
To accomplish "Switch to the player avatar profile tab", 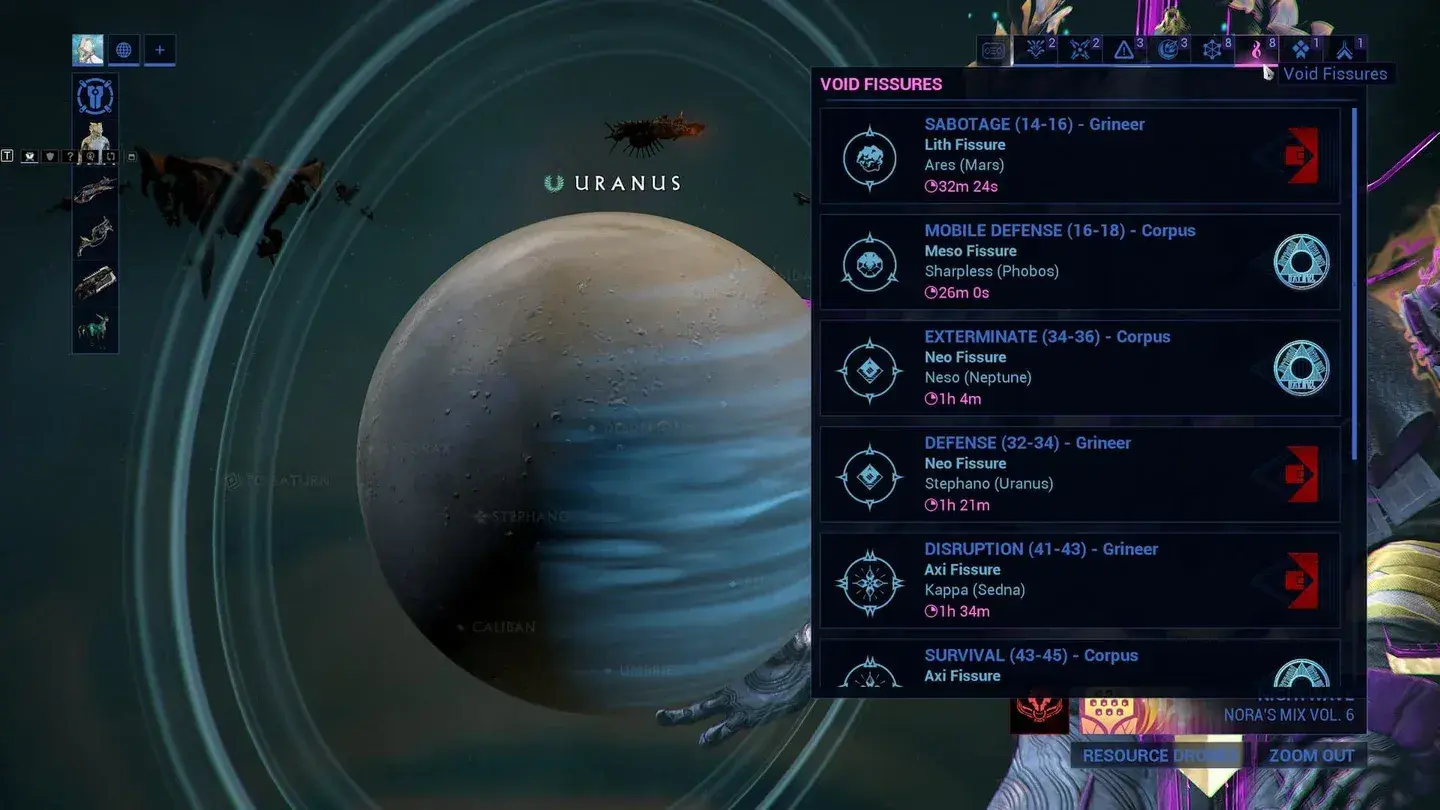I will (x=88, y=50).
